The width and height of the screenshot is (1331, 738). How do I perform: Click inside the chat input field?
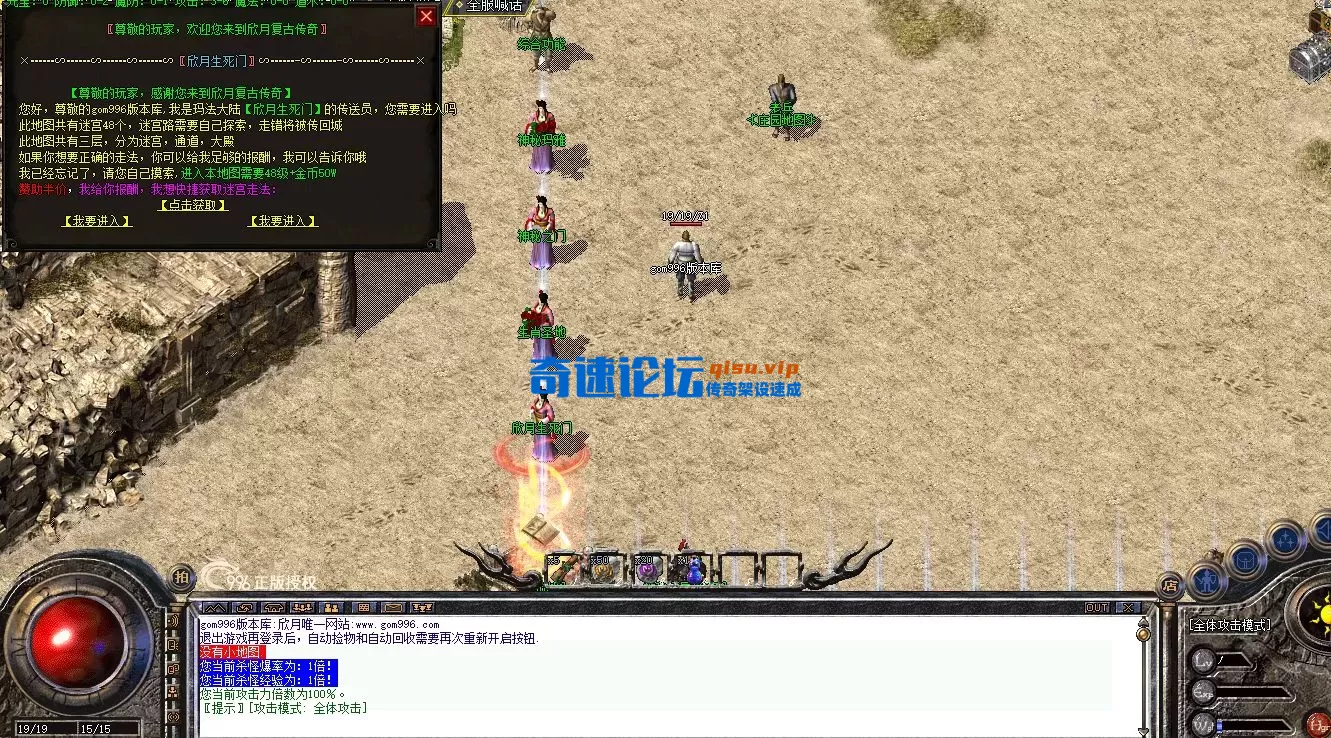point(600,728)
